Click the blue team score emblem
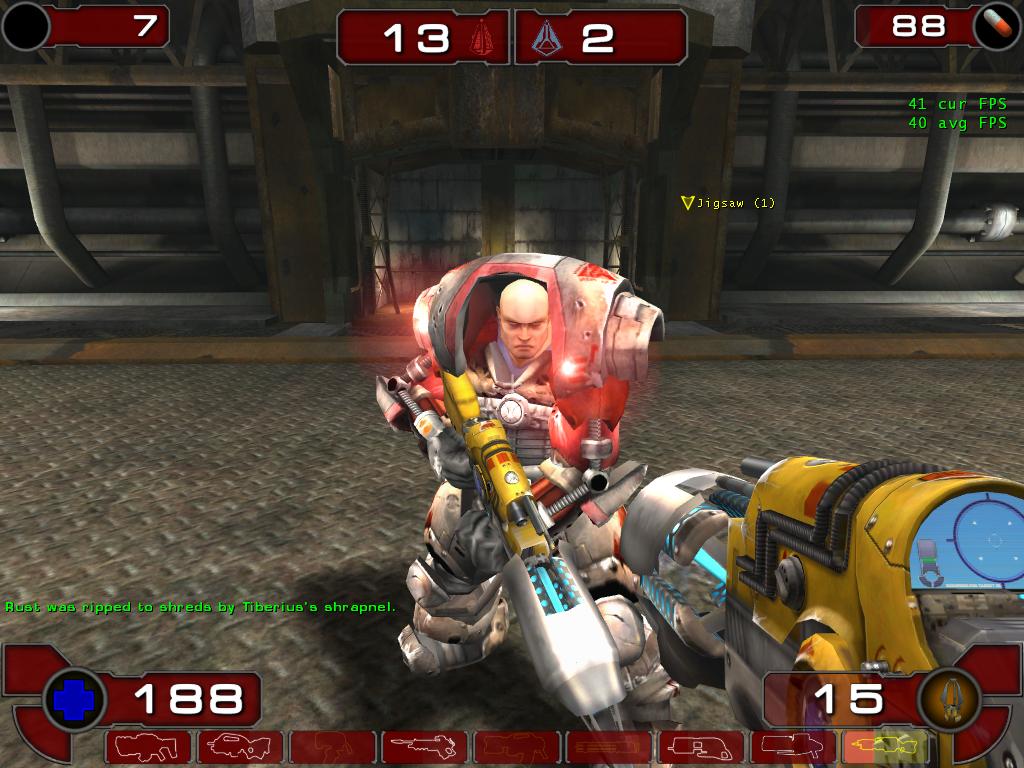Viewport: 1024px width, 768px height. [x=545, y=38]
